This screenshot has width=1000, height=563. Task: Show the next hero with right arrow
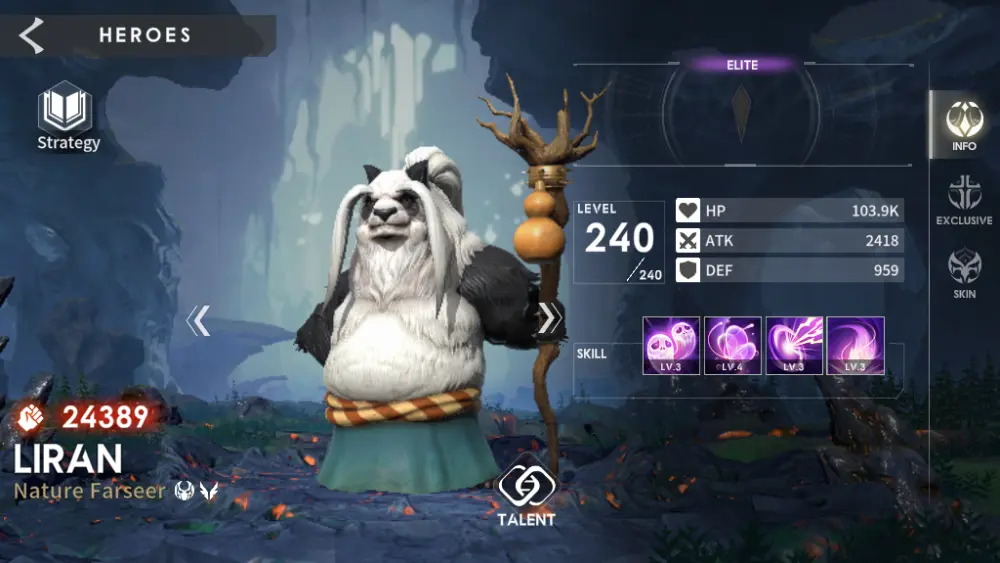coord(549,318)
